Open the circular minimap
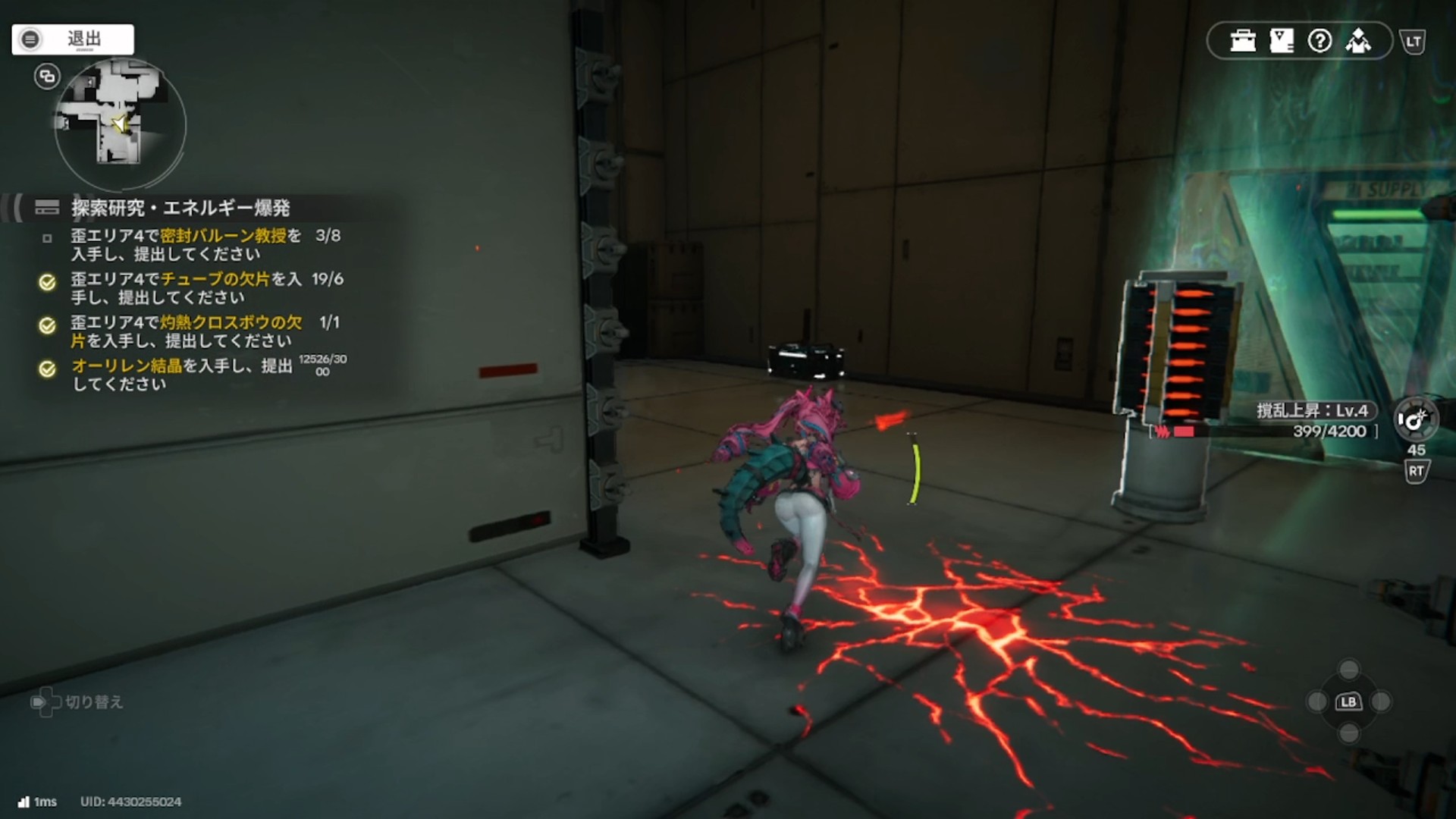Viewport: 1456px width, 819px height. click(x=120, y=124)
